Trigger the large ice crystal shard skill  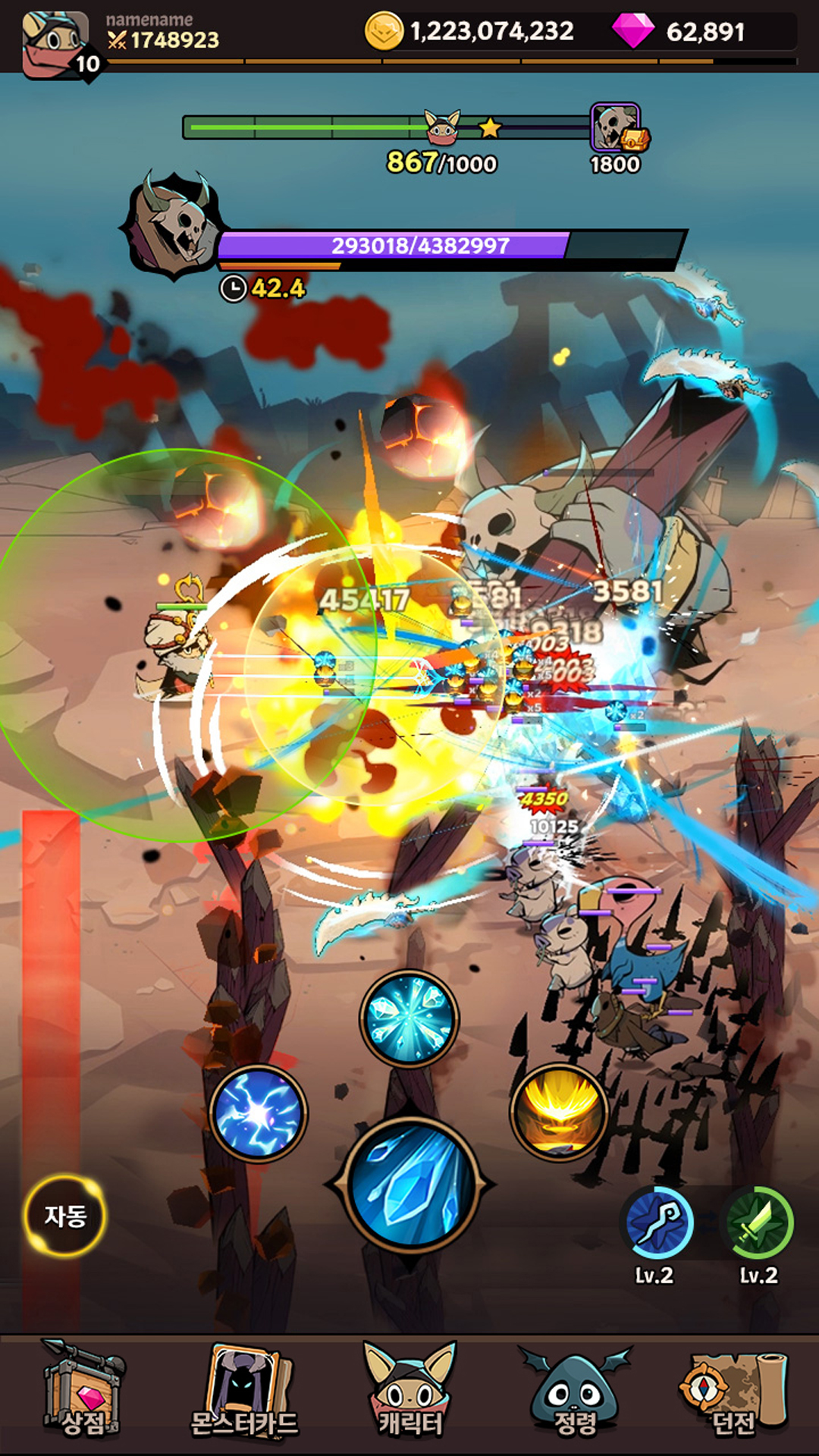(410, 1185)
